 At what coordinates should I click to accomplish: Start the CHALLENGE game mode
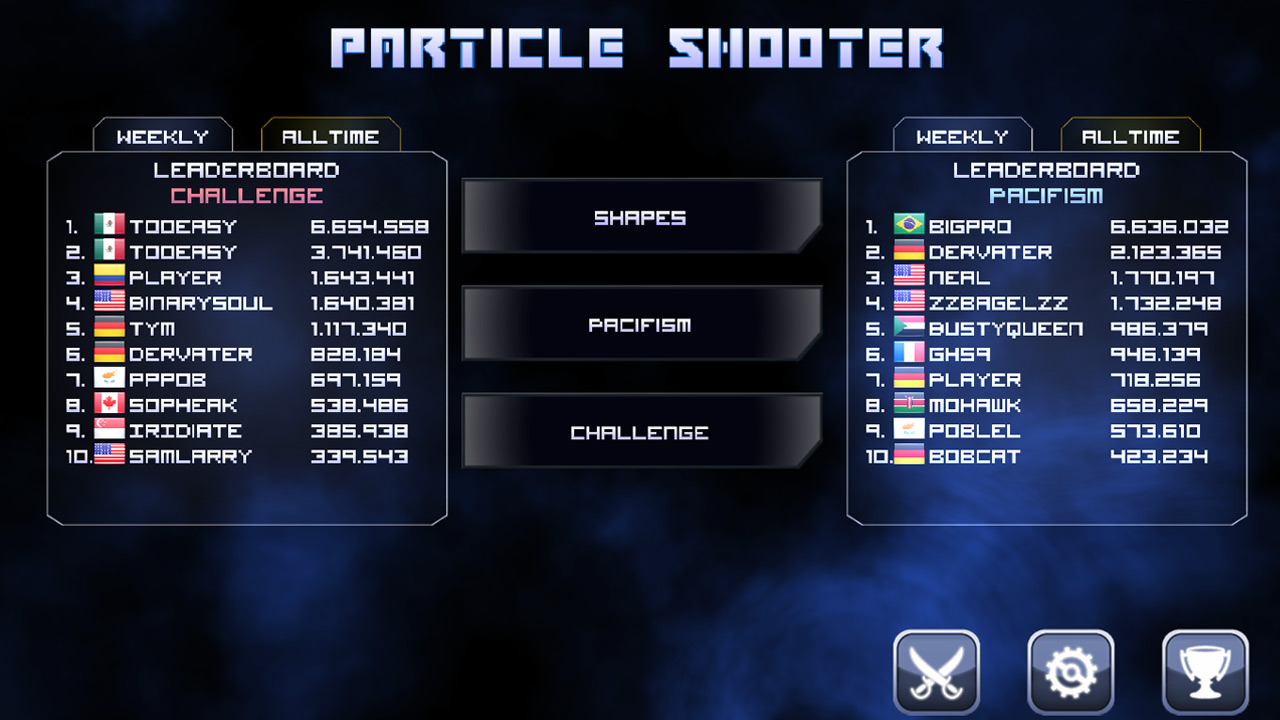(x=640, y=431)
